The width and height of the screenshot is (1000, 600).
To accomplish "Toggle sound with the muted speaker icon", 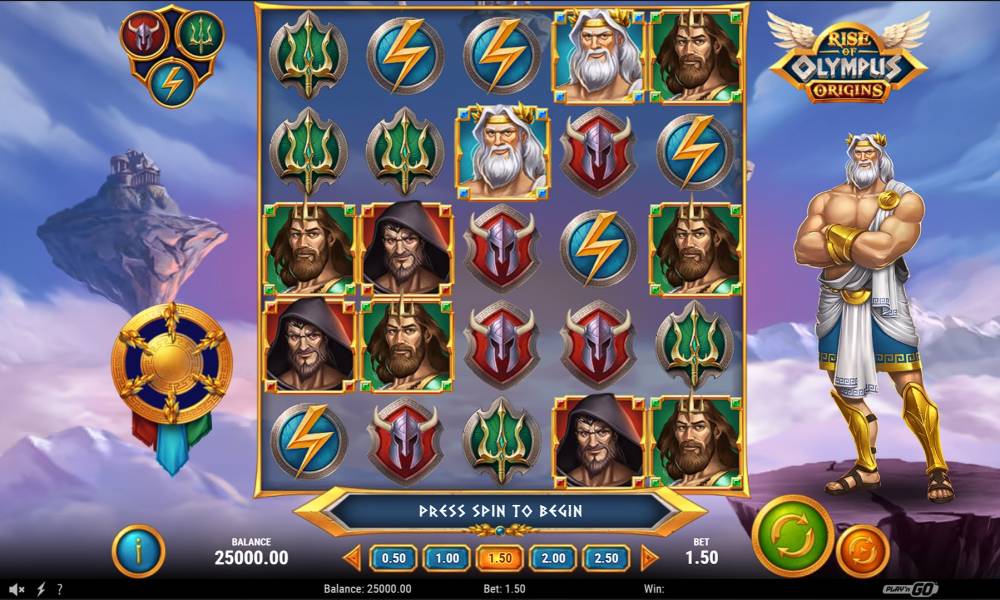I will point(17,589).
